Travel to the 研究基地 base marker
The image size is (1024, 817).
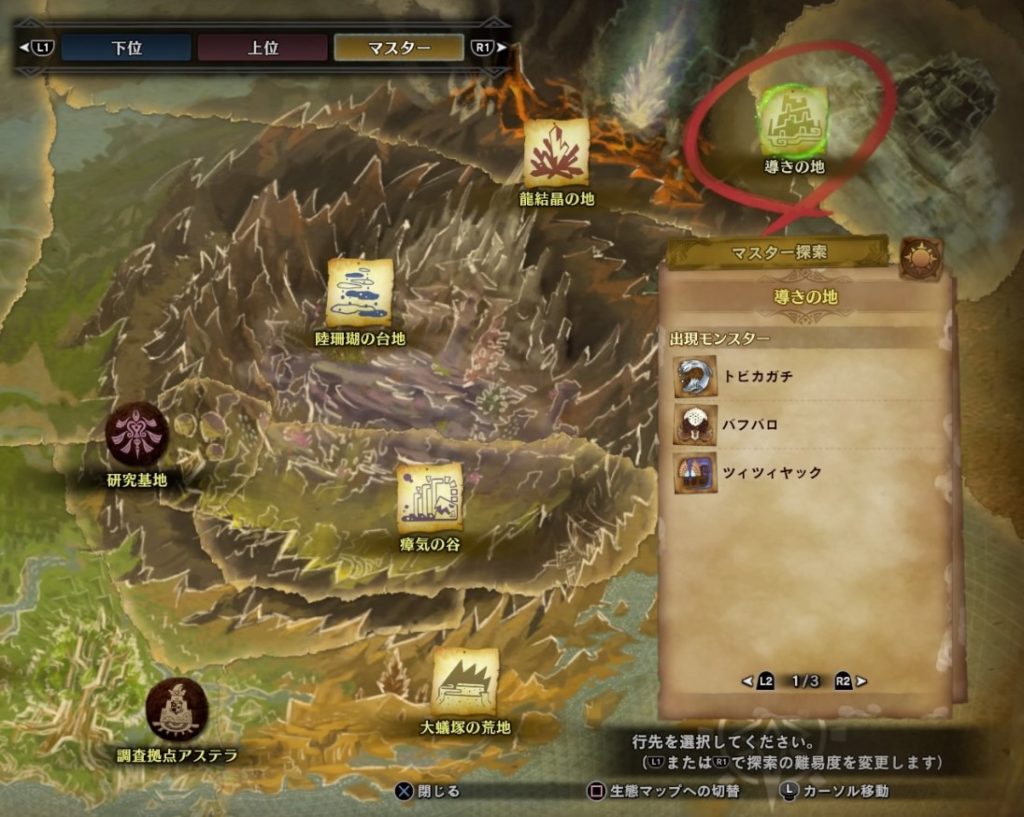(137, 433)
